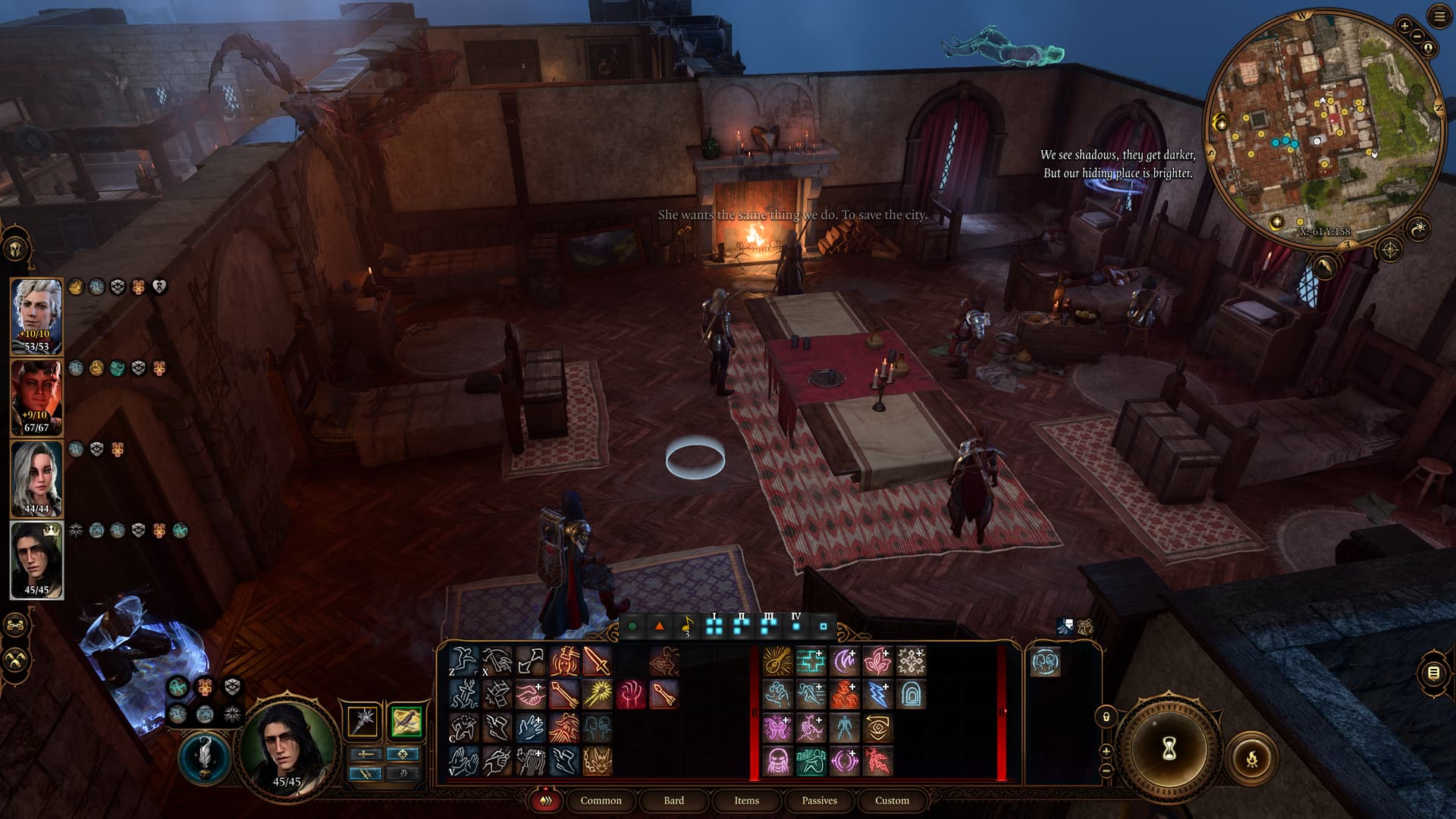
Task: Switch to the Custom hotbar tab
Action: point(892,800)
